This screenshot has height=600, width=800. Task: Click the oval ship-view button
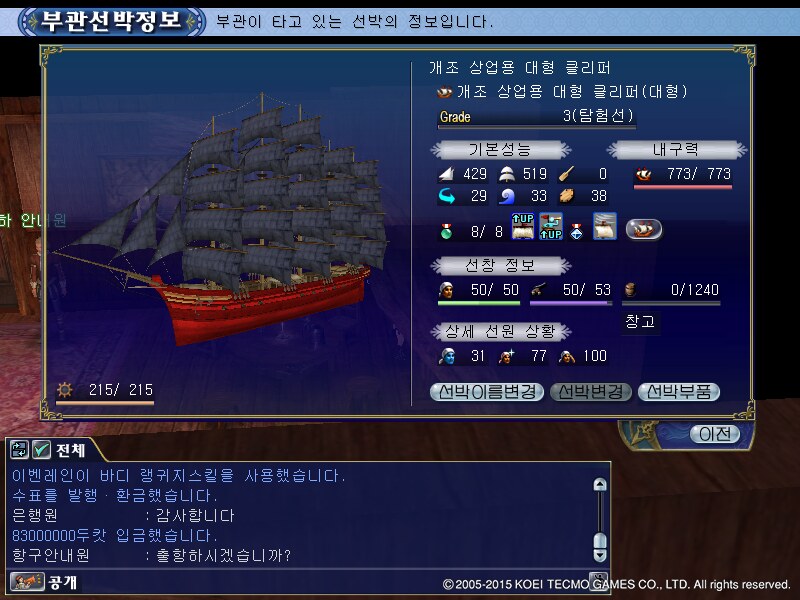[645, 230]
